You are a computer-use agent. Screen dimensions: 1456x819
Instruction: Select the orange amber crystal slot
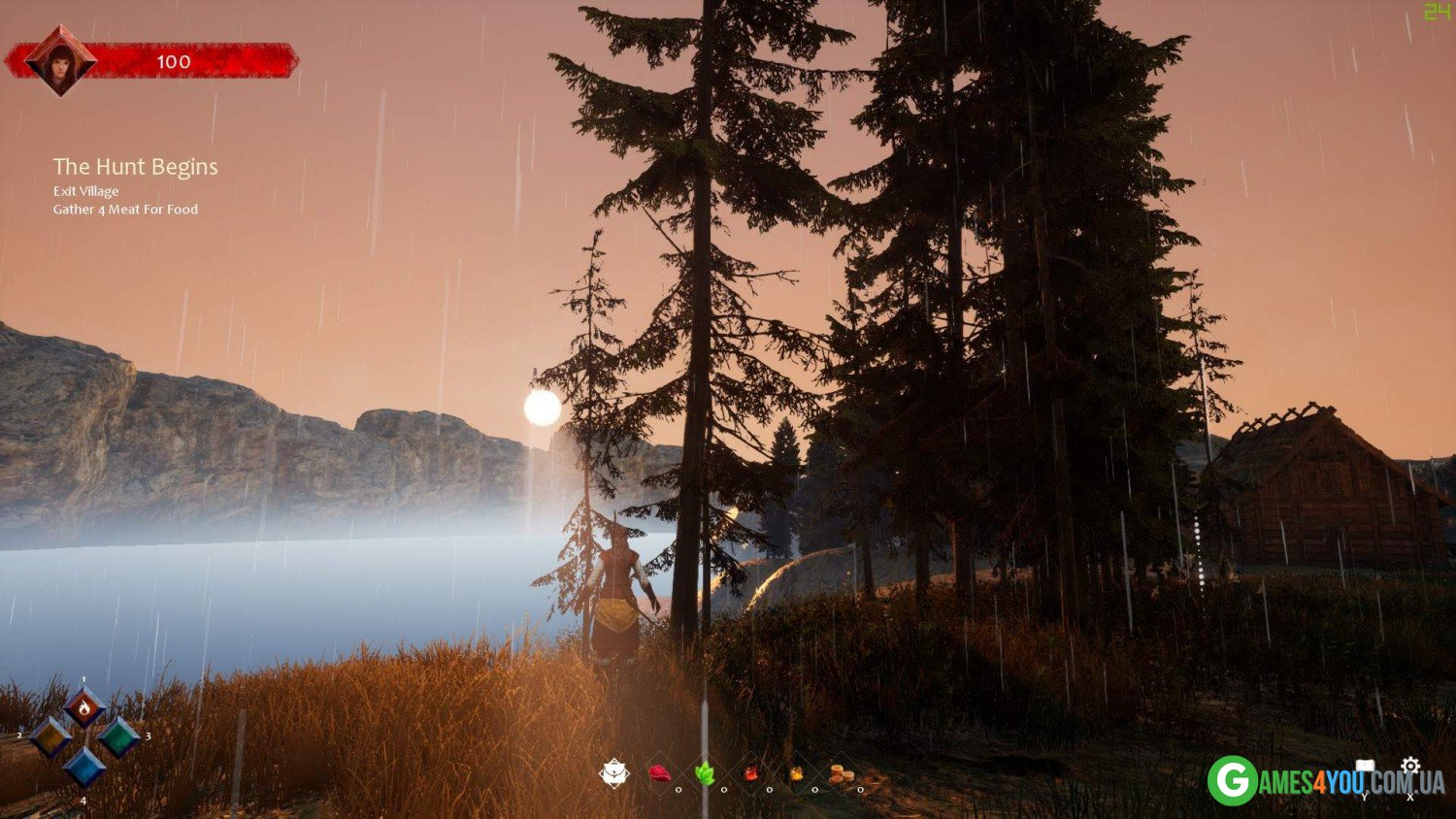pos(796,773)
